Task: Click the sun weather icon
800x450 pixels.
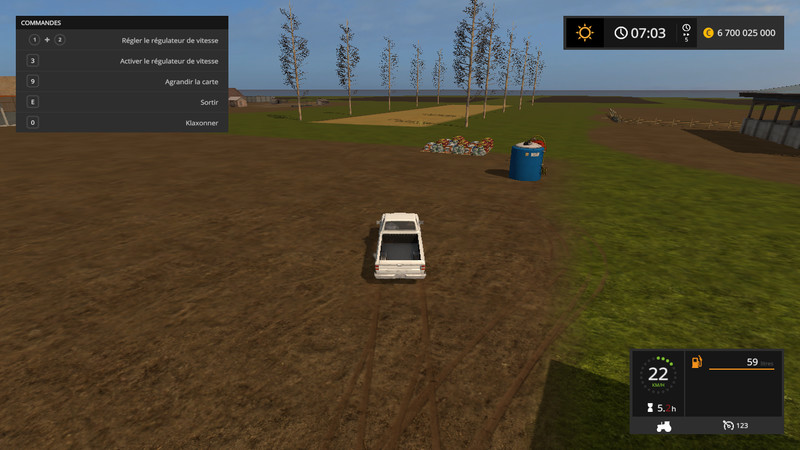Action: (x=584, y=32)
